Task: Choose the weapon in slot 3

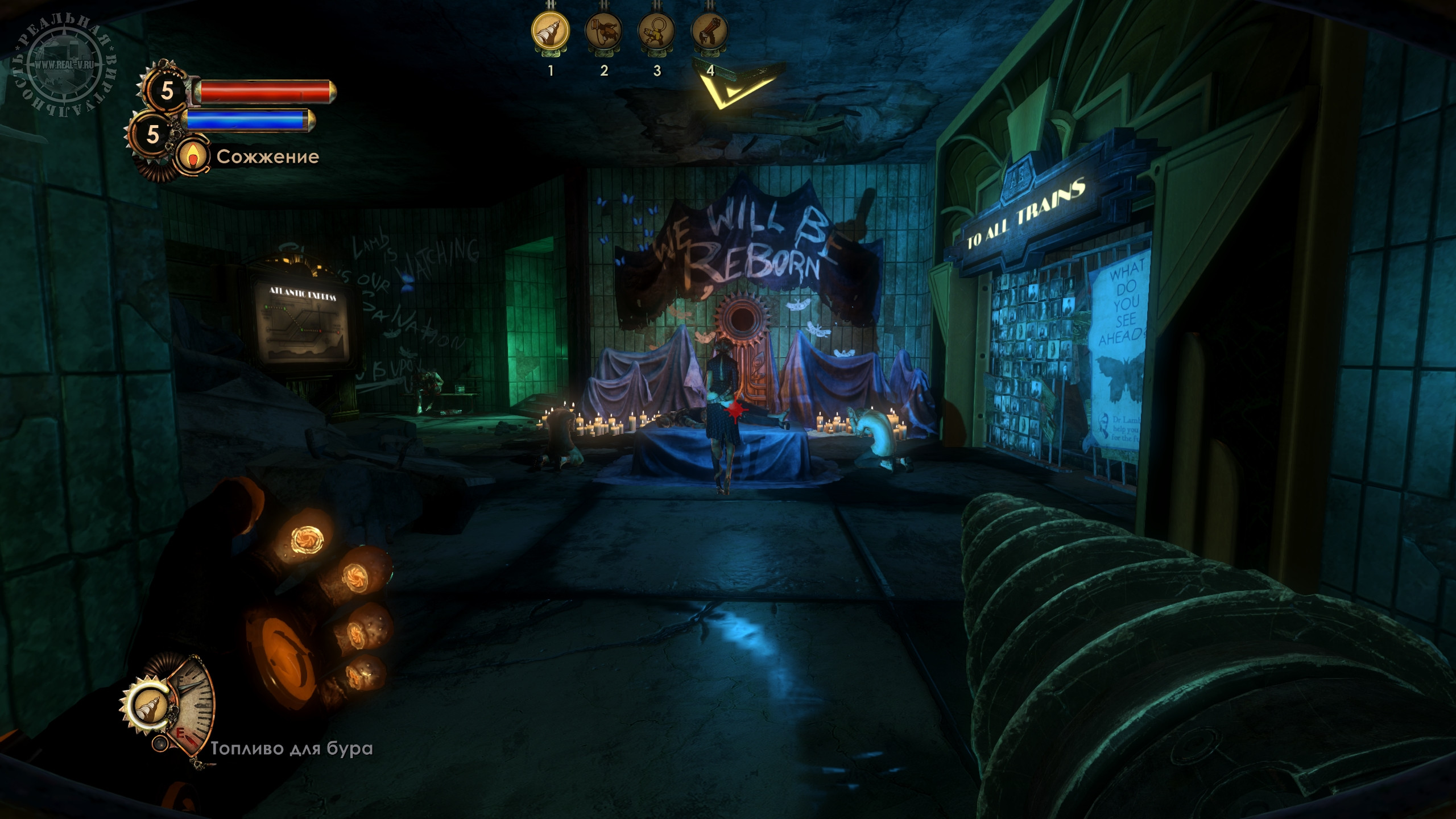Action: pyautogui.click(x=656, y=31)
